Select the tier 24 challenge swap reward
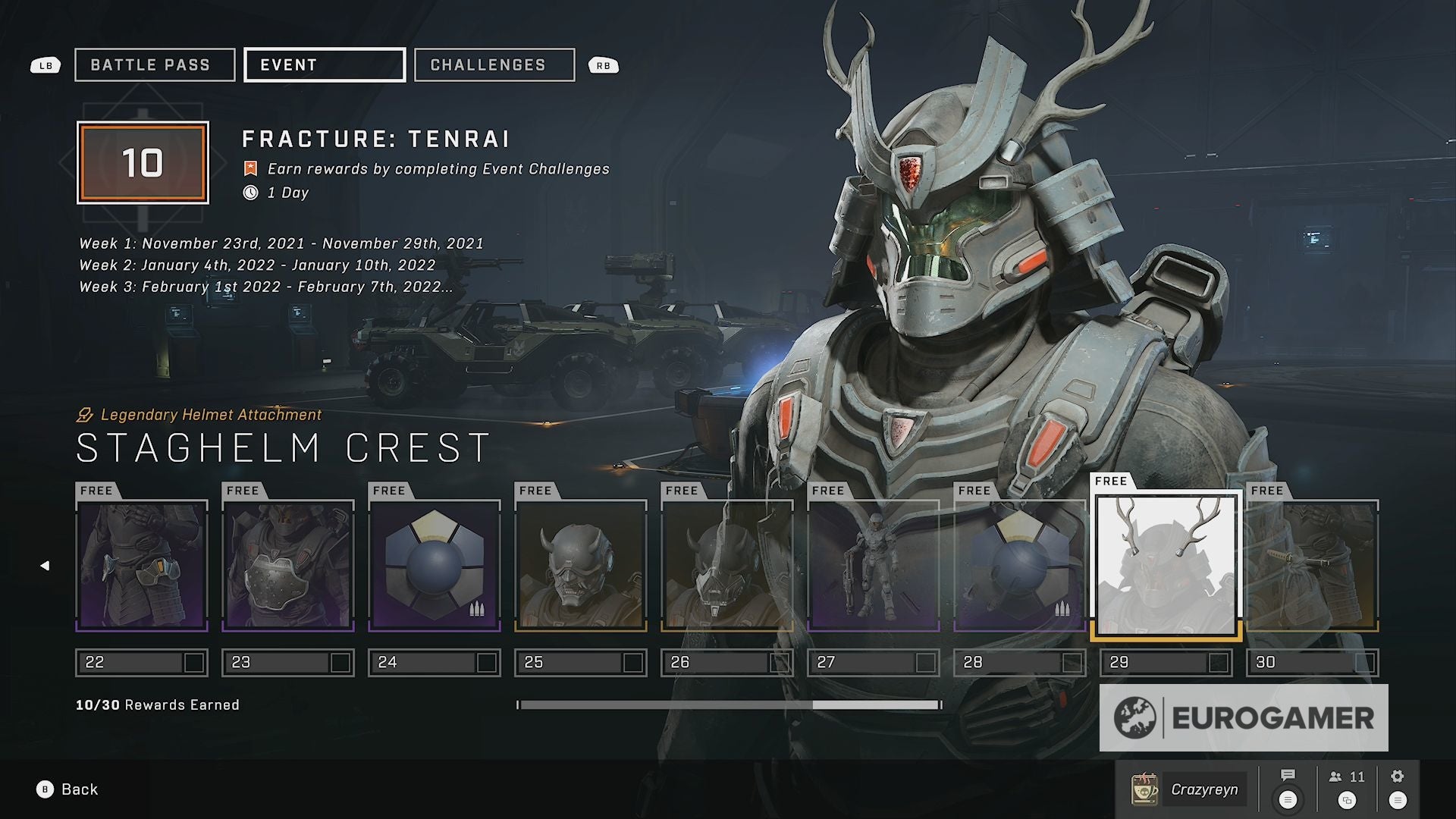The width and height of the screenshot is (1456, 819). [435, 566]
